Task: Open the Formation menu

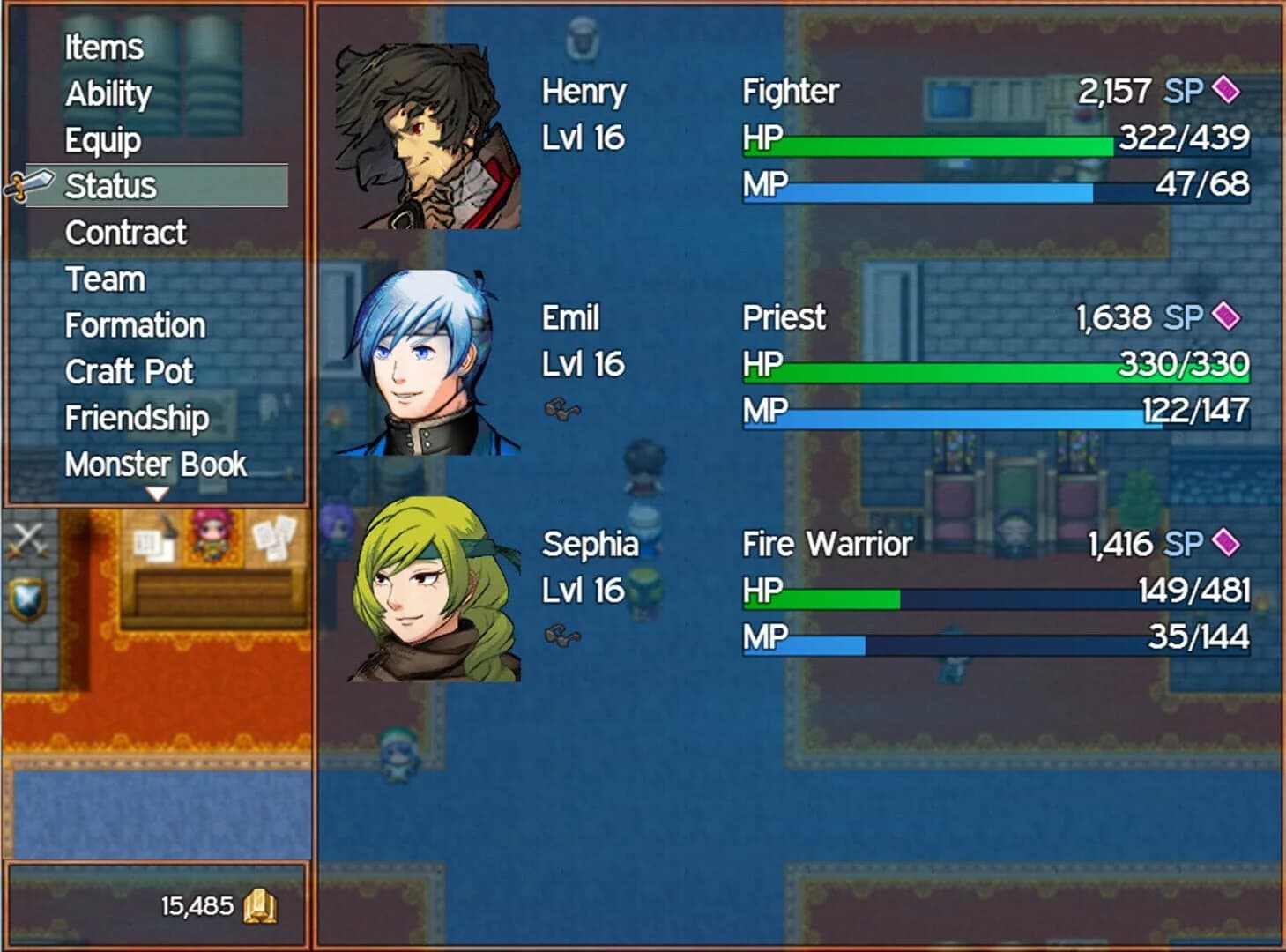Action: [x=134, y=325]
